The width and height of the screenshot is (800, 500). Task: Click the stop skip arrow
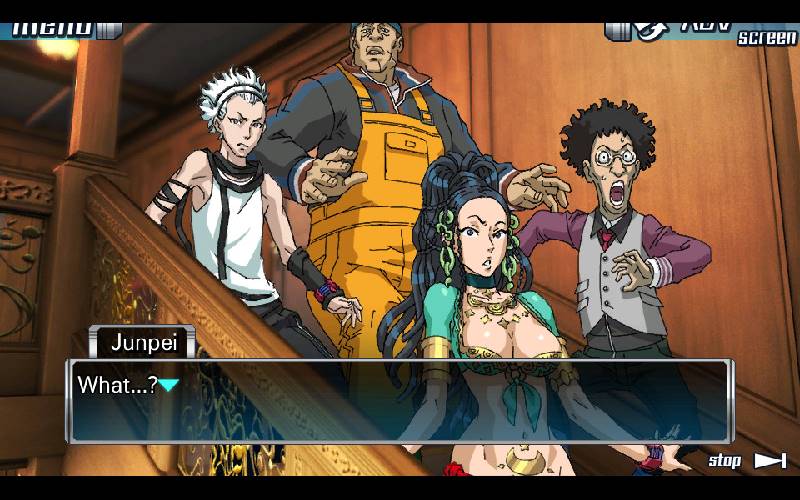769,460
